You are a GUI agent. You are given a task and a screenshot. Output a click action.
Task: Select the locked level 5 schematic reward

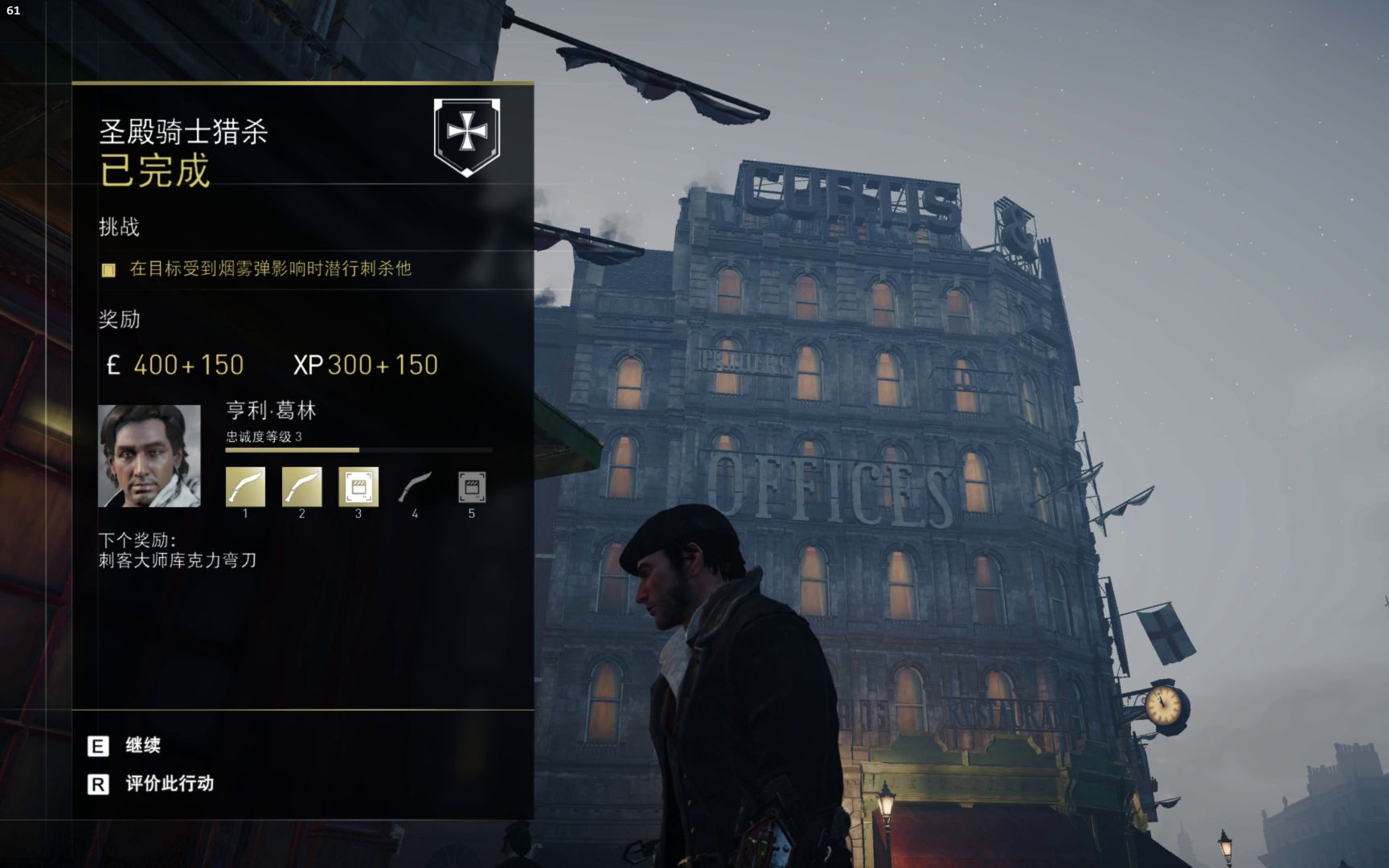click(x=472, y=487)
